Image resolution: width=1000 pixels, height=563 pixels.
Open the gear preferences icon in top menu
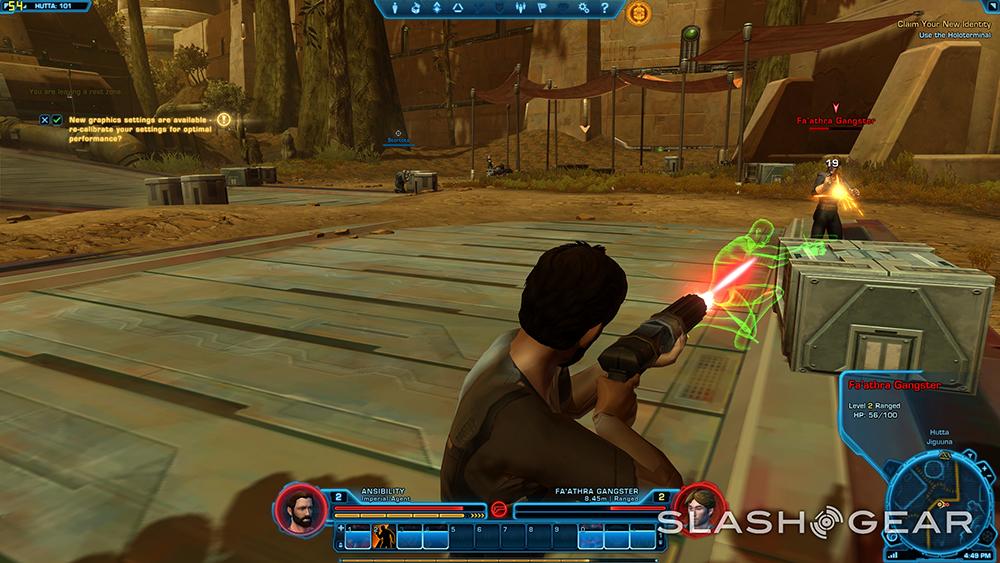point(581,9)
